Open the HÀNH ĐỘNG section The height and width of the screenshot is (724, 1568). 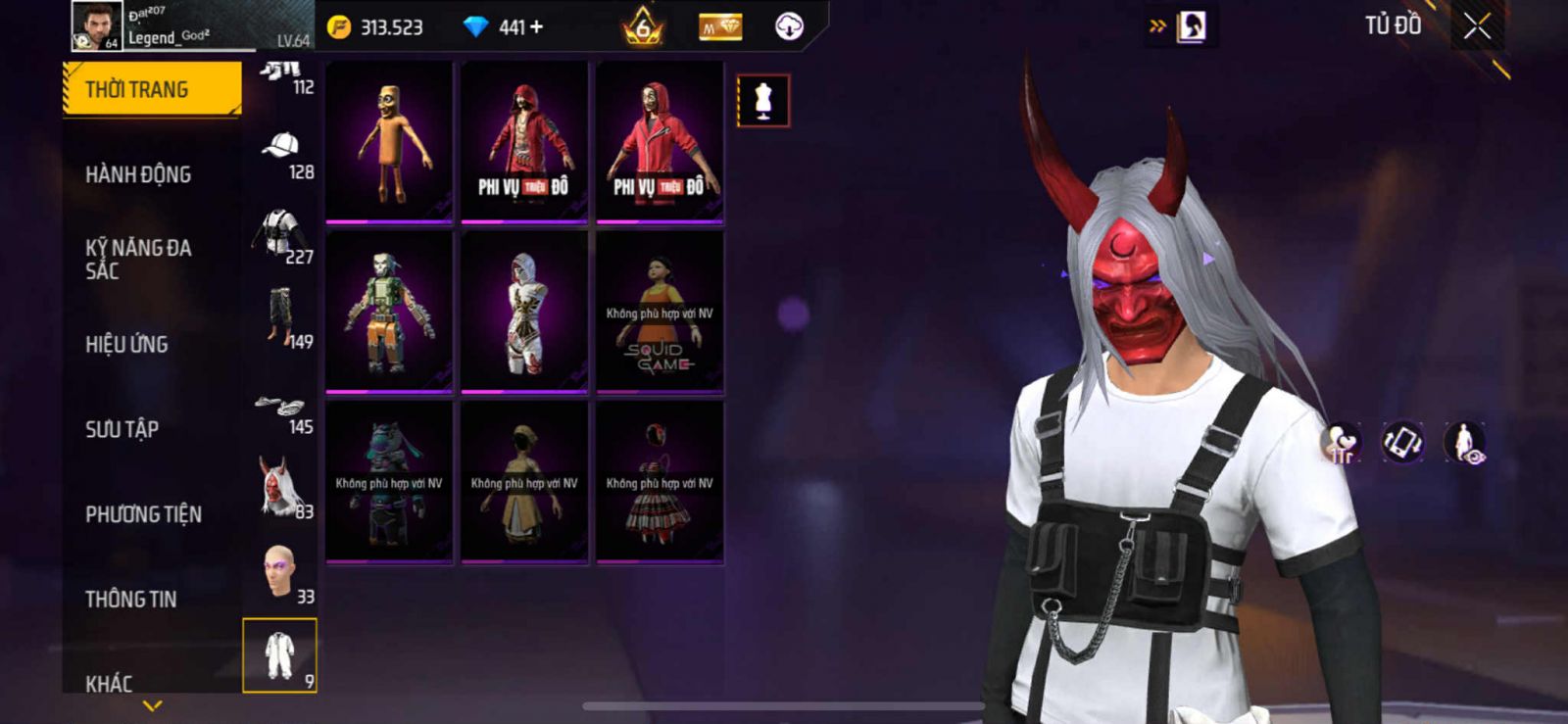click(138, 174)
